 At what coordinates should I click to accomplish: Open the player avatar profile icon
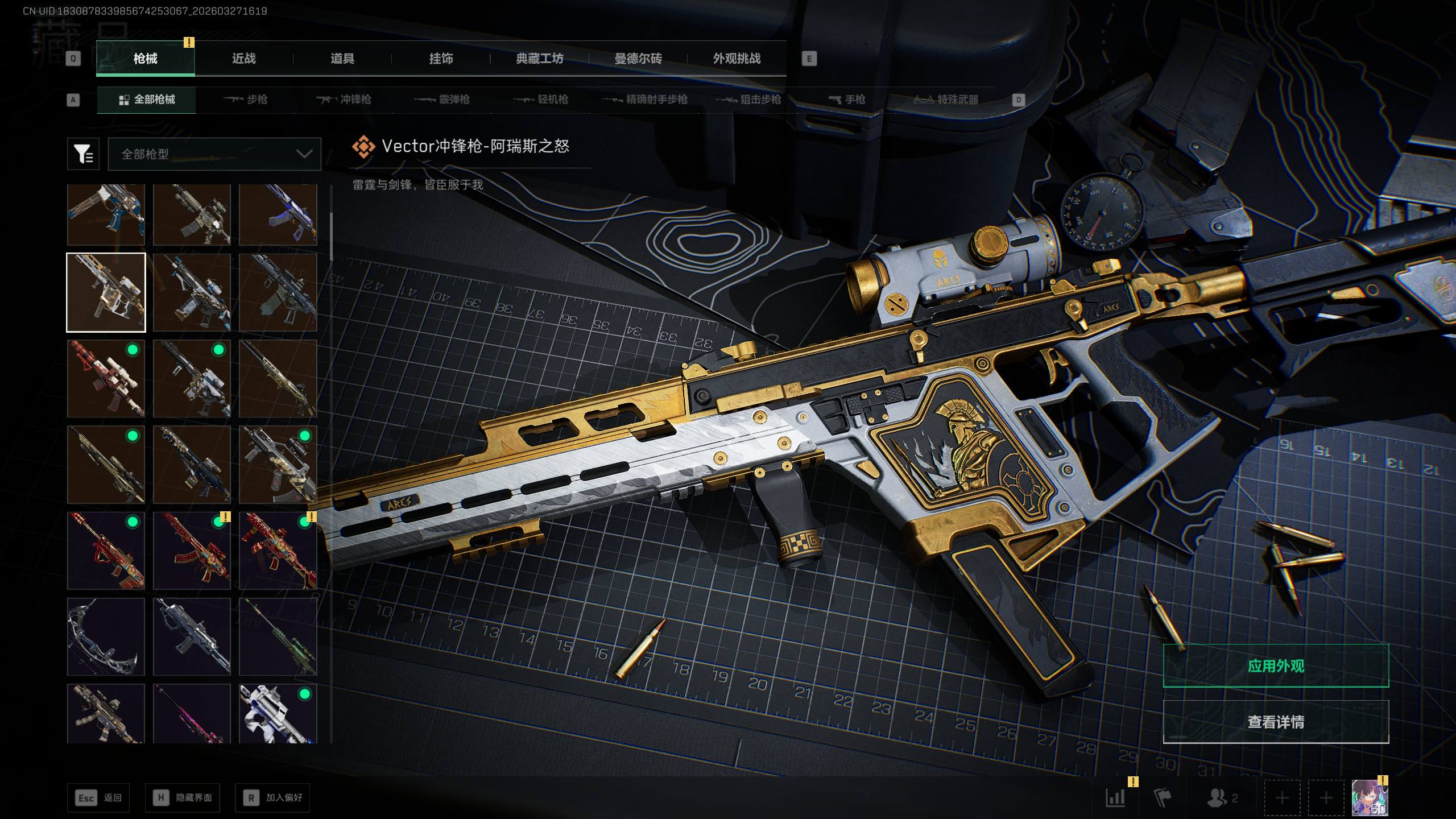[1369, 798]
